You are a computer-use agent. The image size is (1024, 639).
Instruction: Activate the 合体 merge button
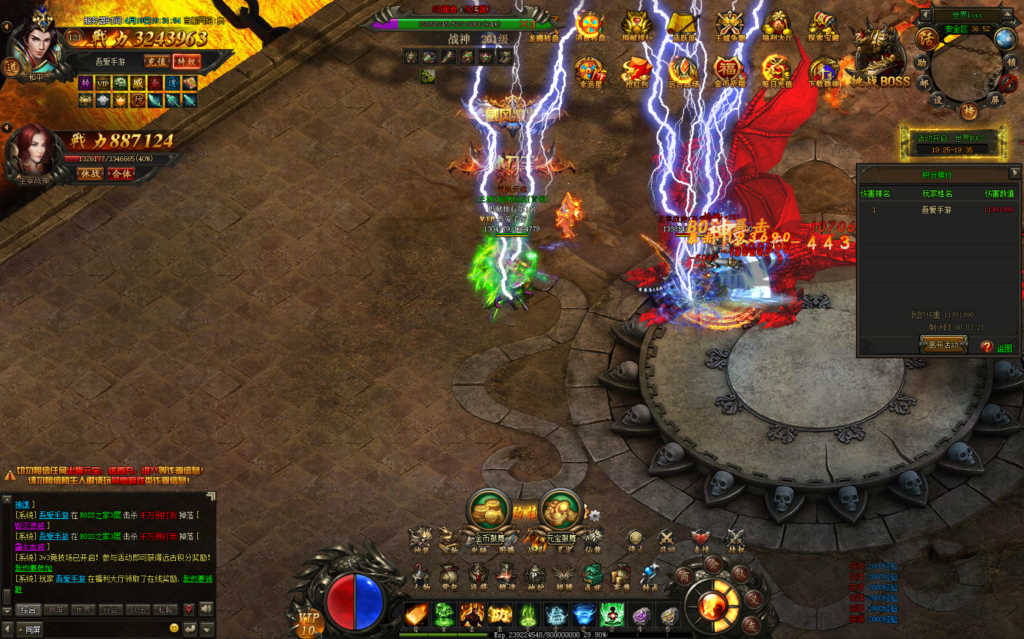(x=120, y=173)
